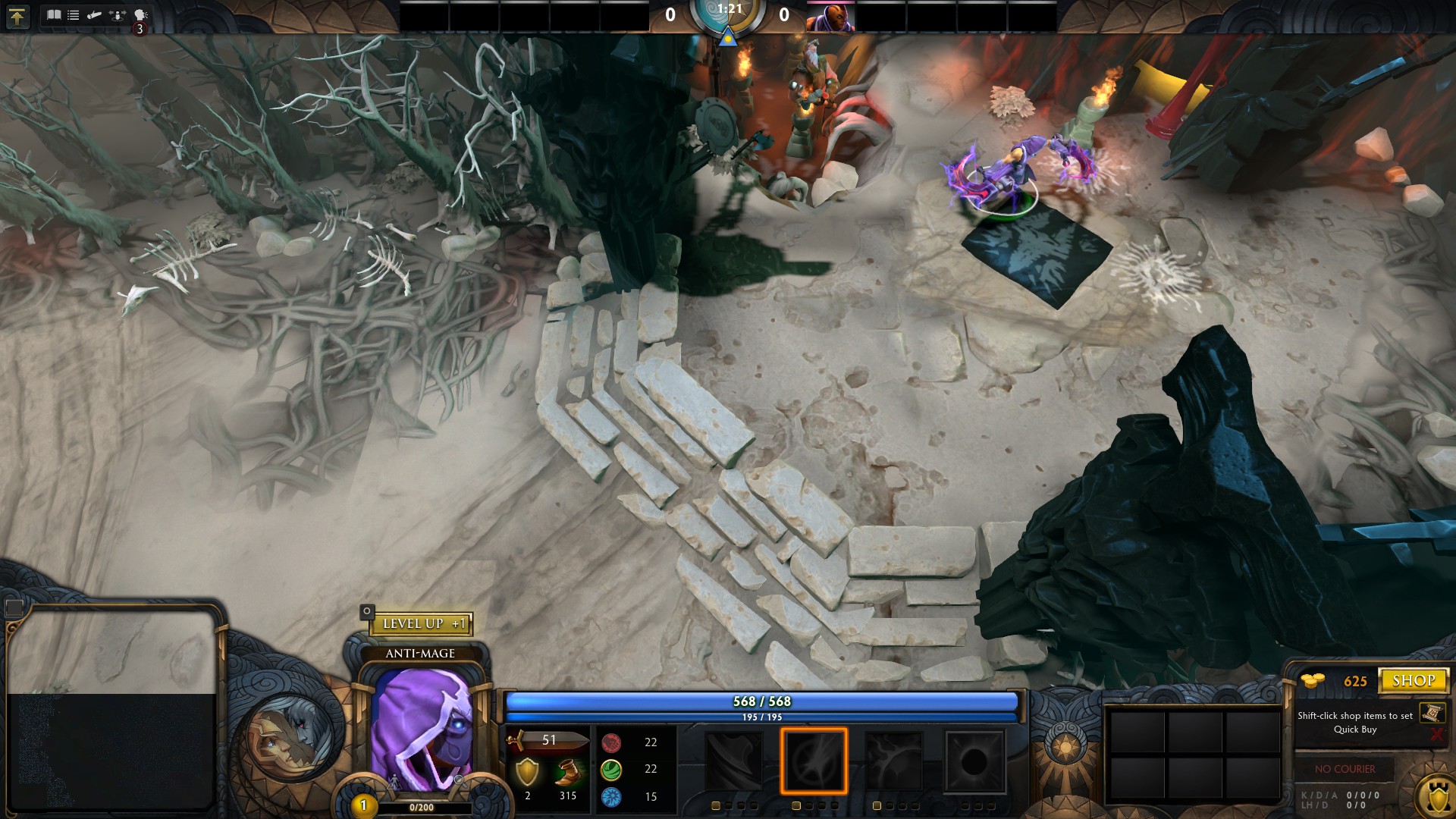Open the shared unit control icon
This screenshot has width=1456, height=819.
117,14
